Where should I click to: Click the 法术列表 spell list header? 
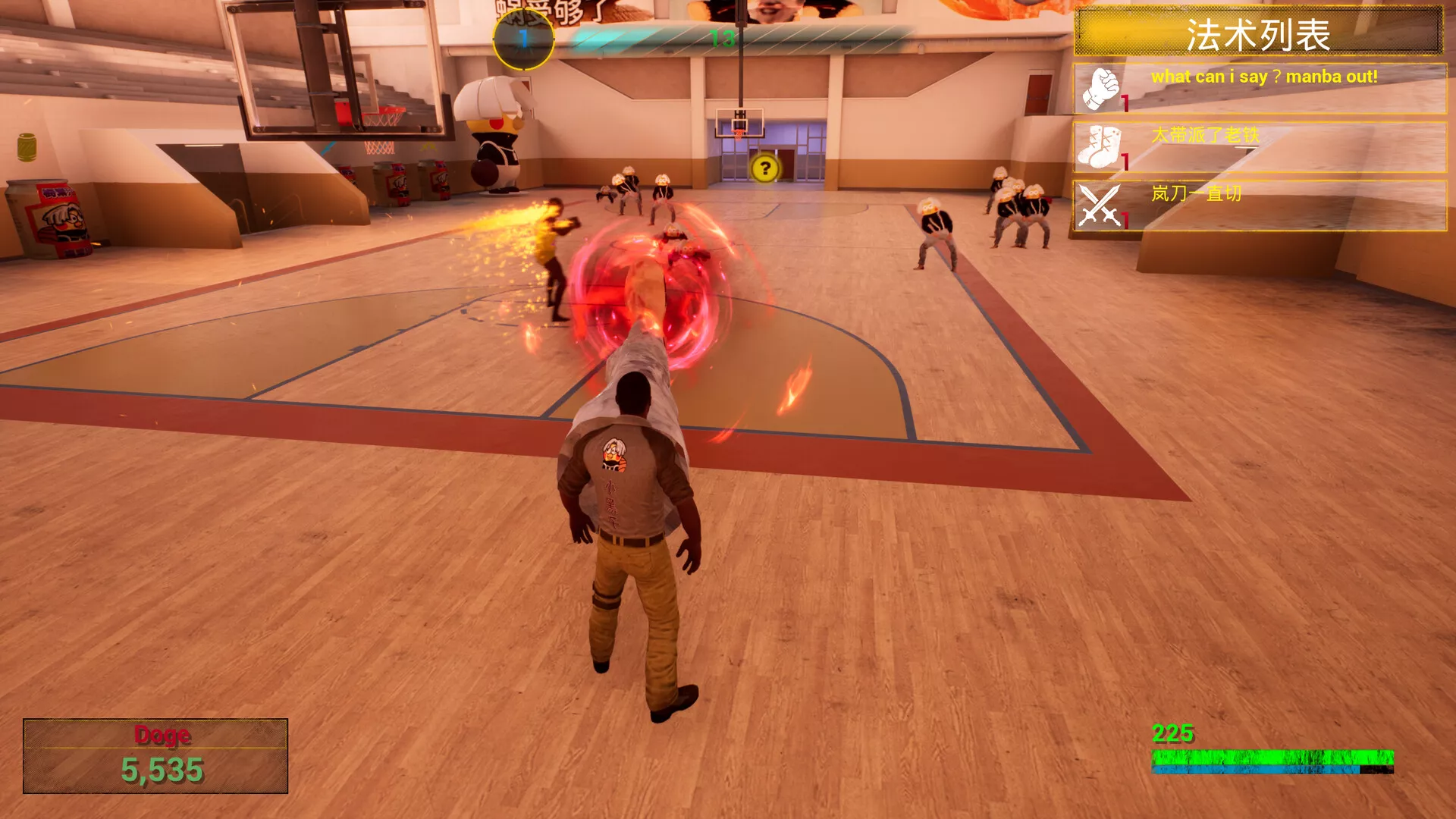pyautogui.click(x=1258, y=32)
